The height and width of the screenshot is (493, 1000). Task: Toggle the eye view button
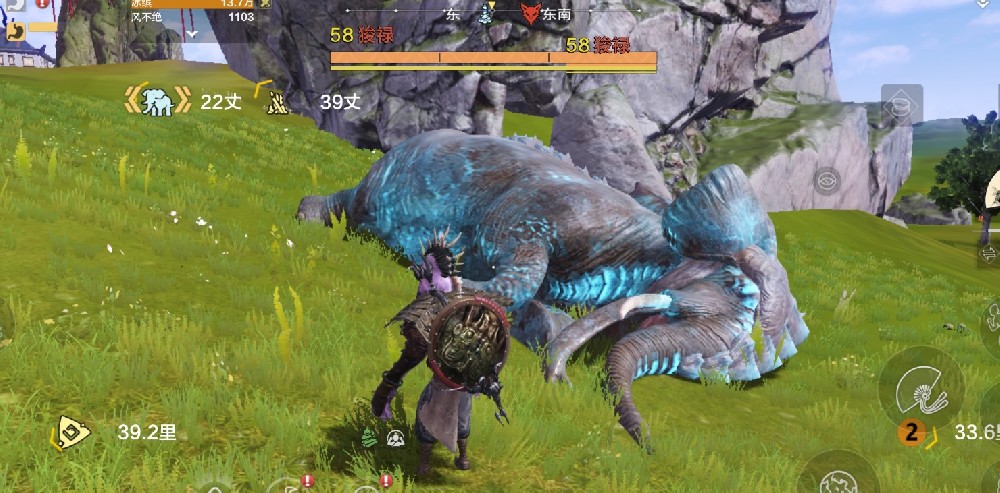click(x=826, y=181)
